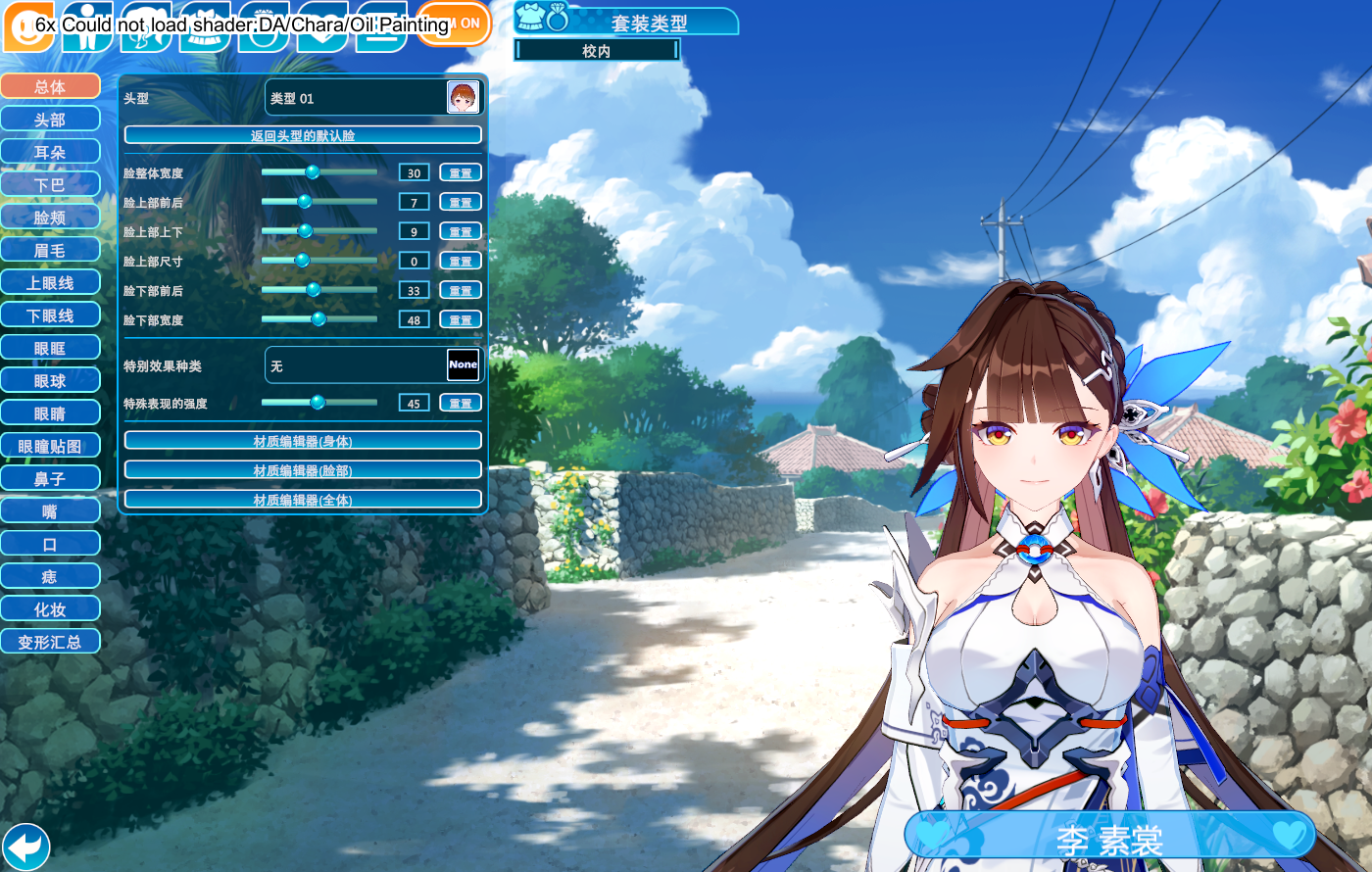Show the 变形汇总 tab
The image size is (1372, 872).
[50, 642]
